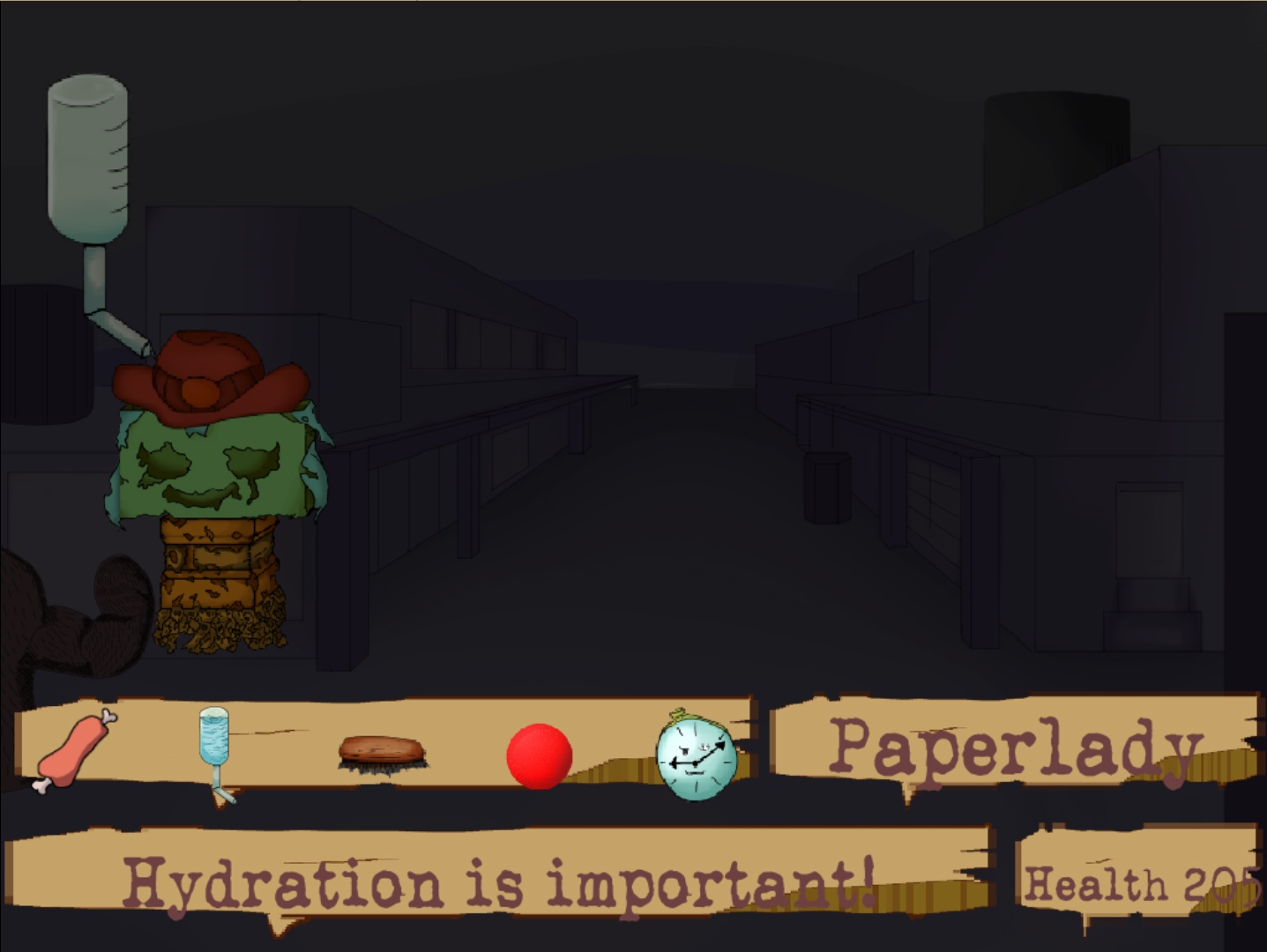
Task: Click the red ball inventory item
Action: (x=539, y=756)
